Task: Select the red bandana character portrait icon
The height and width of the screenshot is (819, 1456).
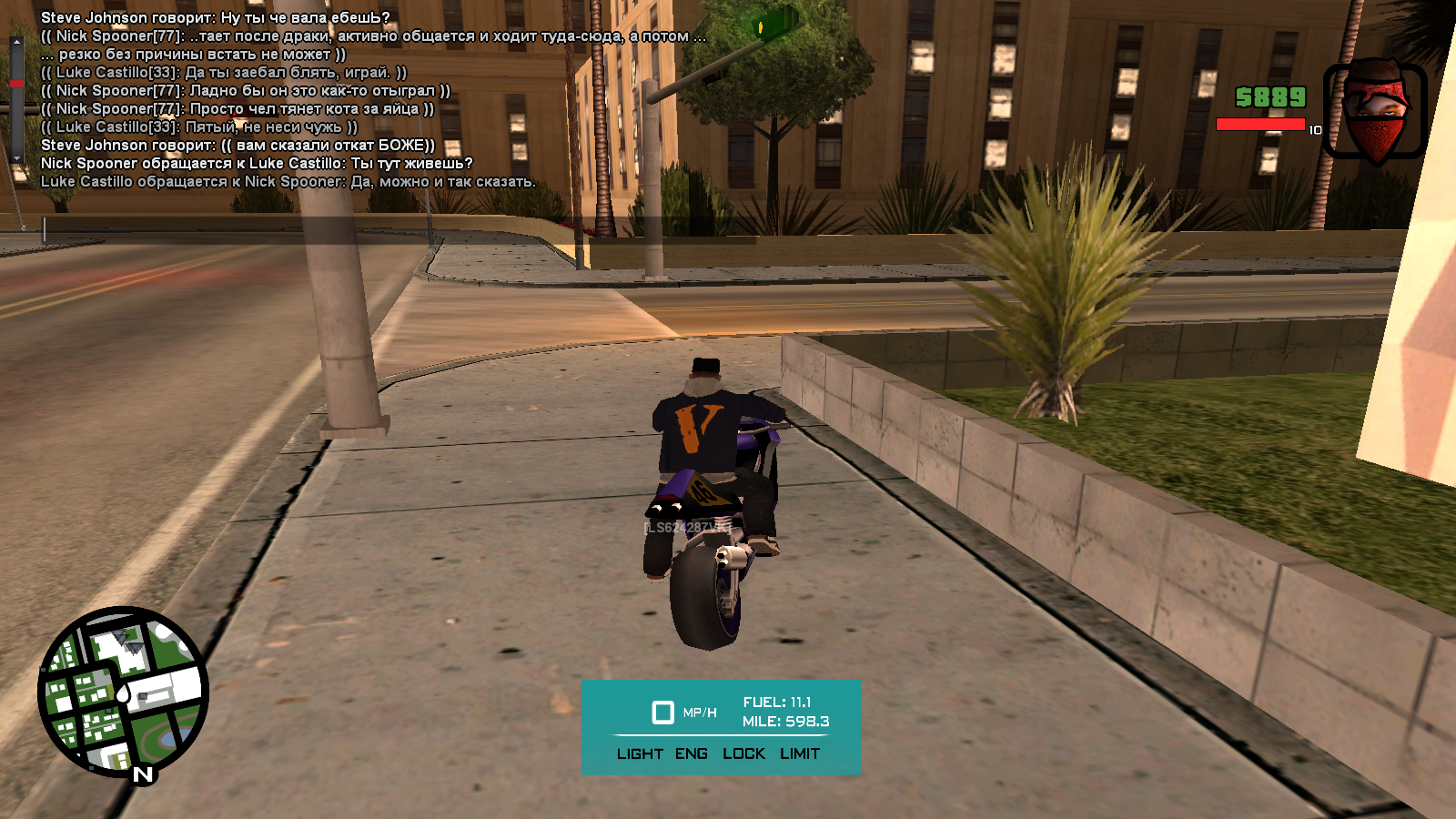Action: click(1374, 111)
